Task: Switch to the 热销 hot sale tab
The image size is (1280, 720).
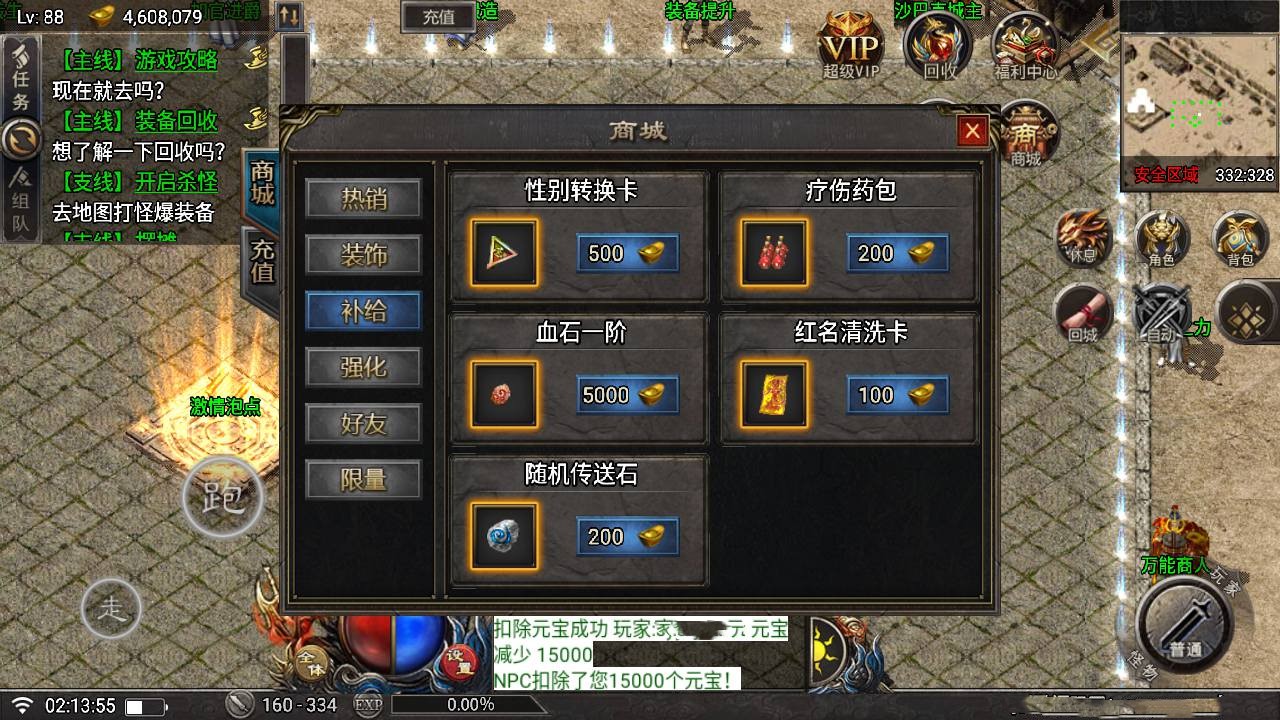Action: [363, 199]
